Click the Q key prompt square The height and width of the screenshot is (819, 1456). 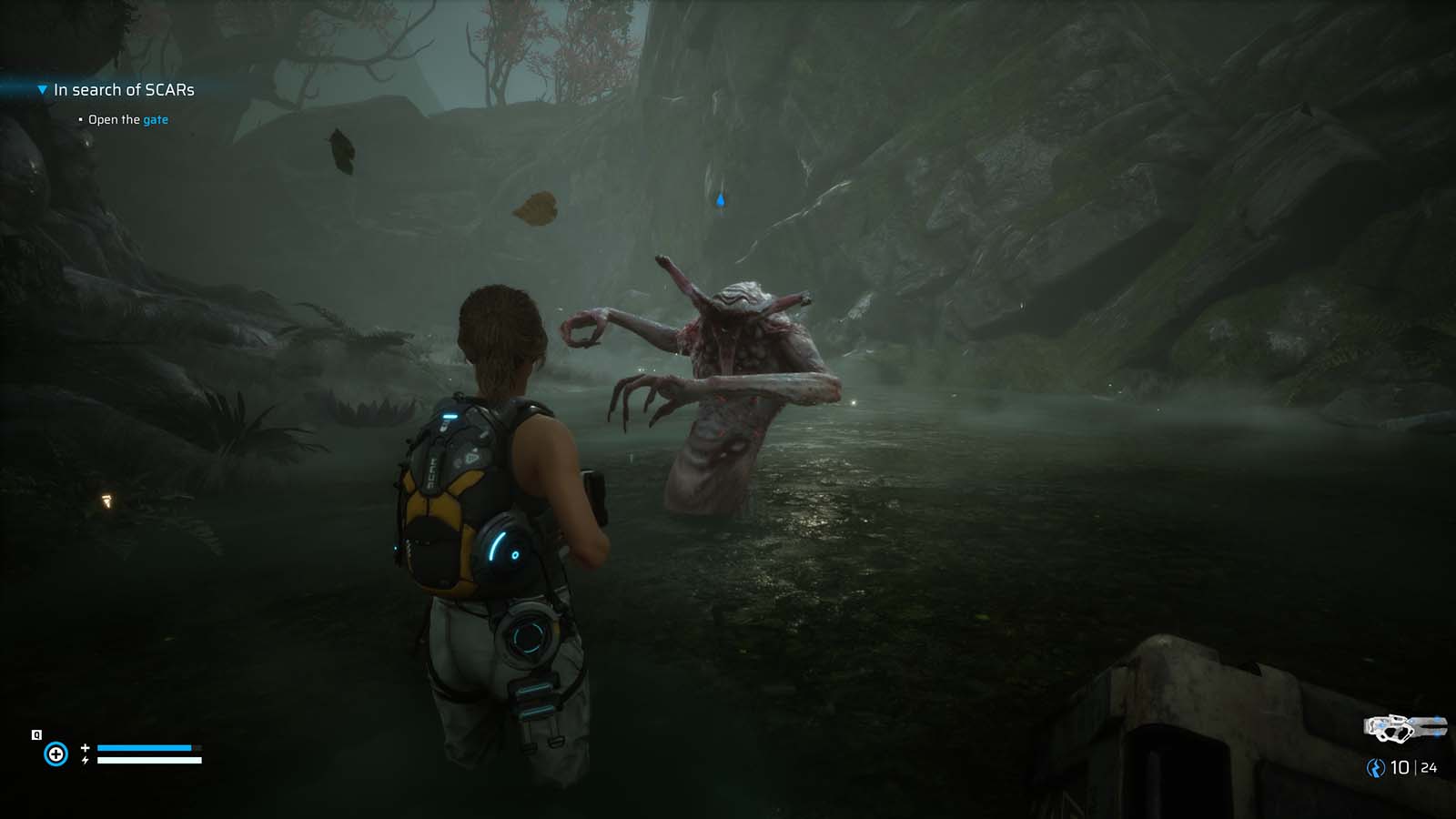click(x=36, y=733)
